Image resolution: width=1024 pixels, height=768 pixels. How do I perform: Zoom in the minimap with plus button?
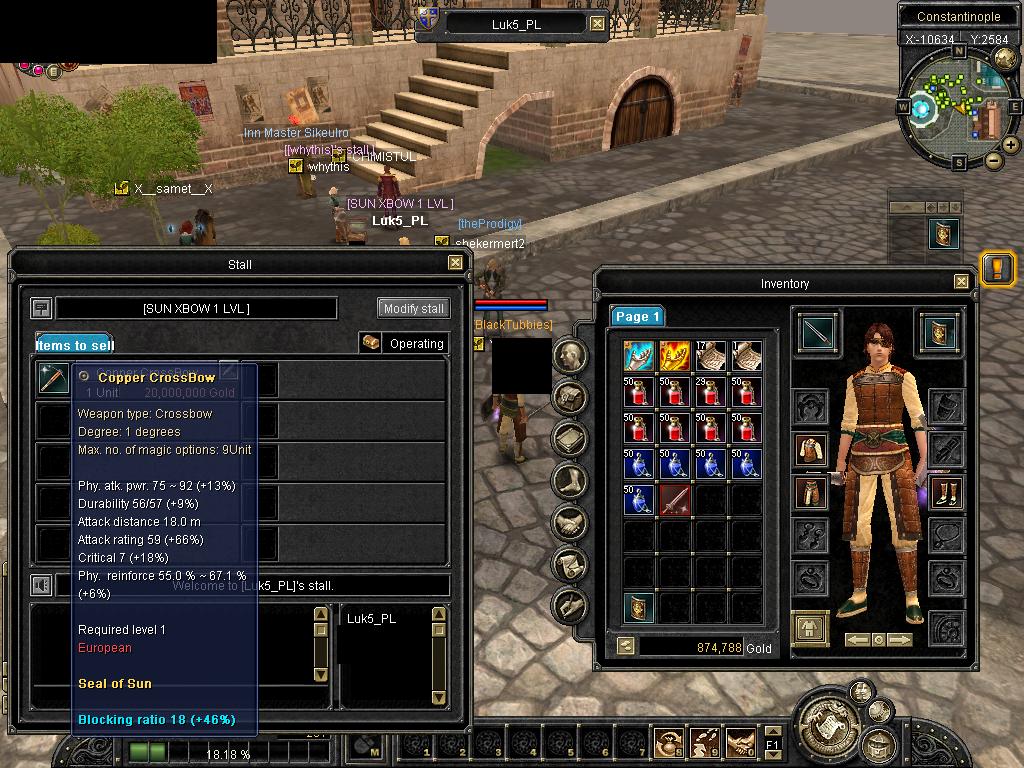click(1011, 145)
